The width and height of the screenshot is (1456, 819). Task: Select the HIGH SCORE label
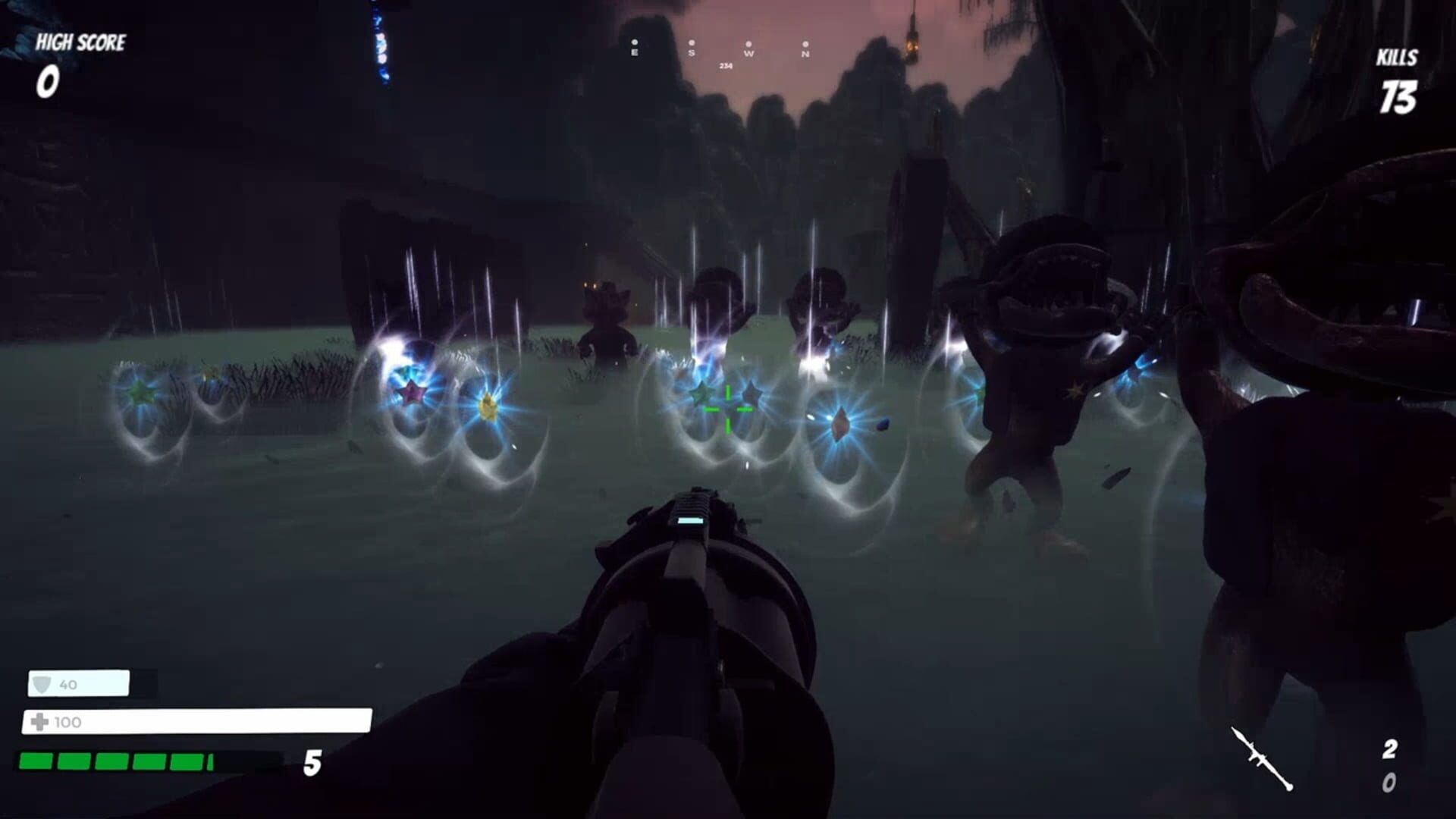pos(79,42)
